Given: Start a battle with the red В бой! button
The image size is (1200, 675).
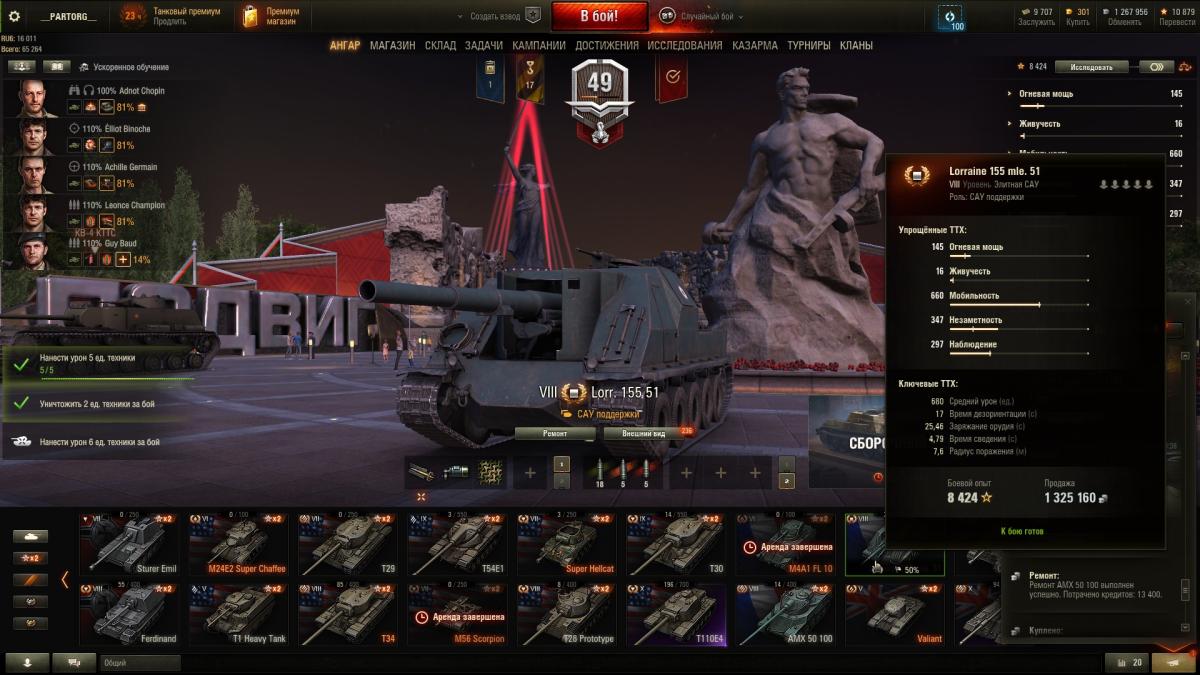Looking at the screenshot, I should tap(599, 16).
